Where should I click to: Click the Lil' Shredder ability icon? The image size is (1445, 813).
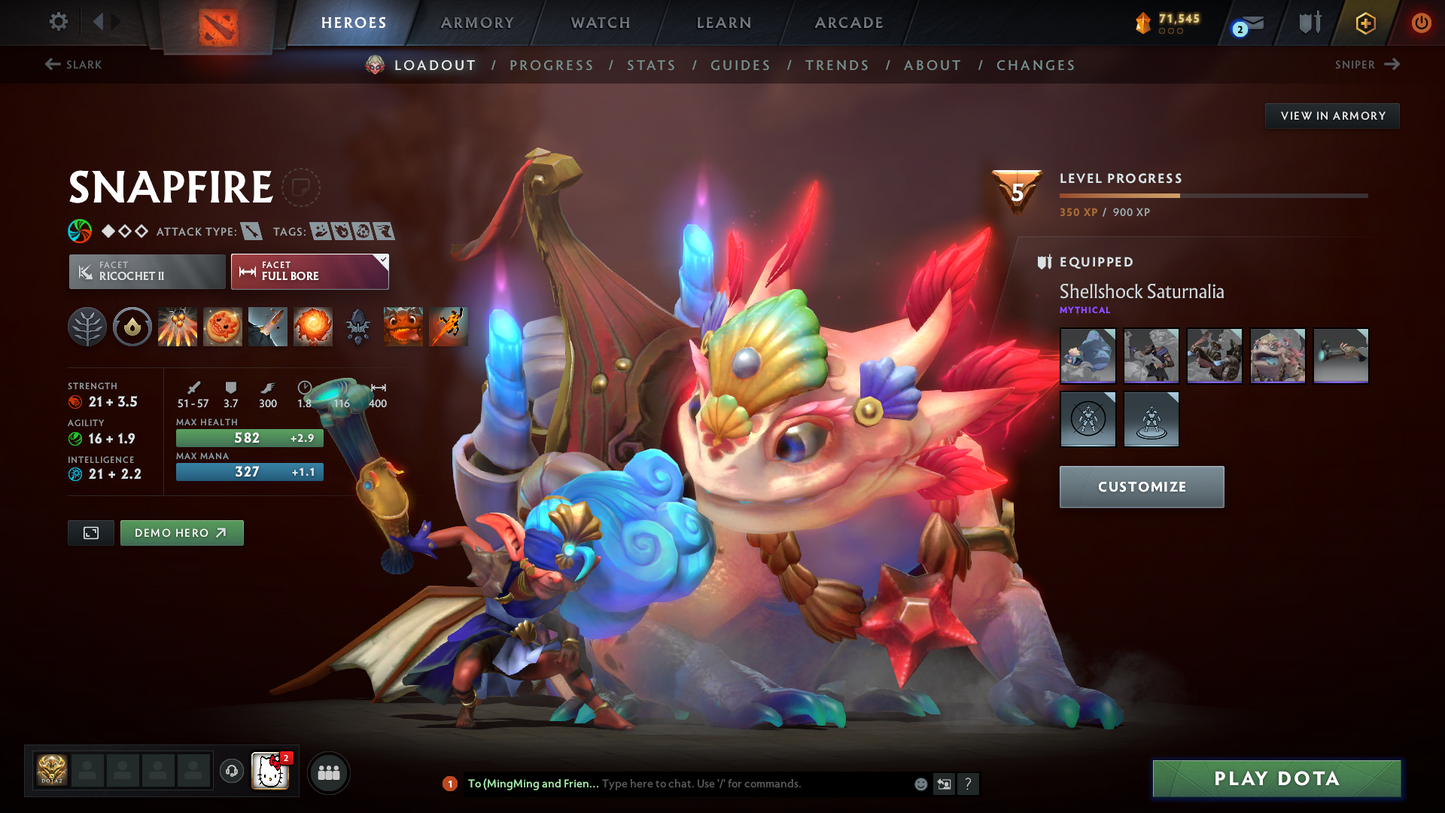click(x=267, y=326)
